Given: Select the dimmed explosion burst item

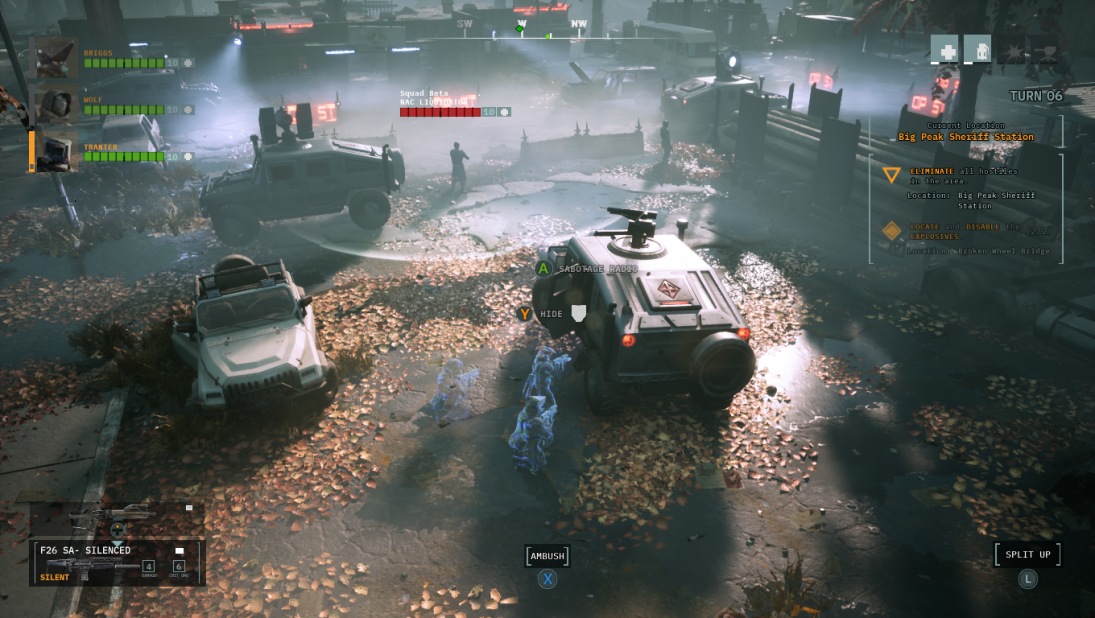Looking at the screenshot, I should [1011, 49].
